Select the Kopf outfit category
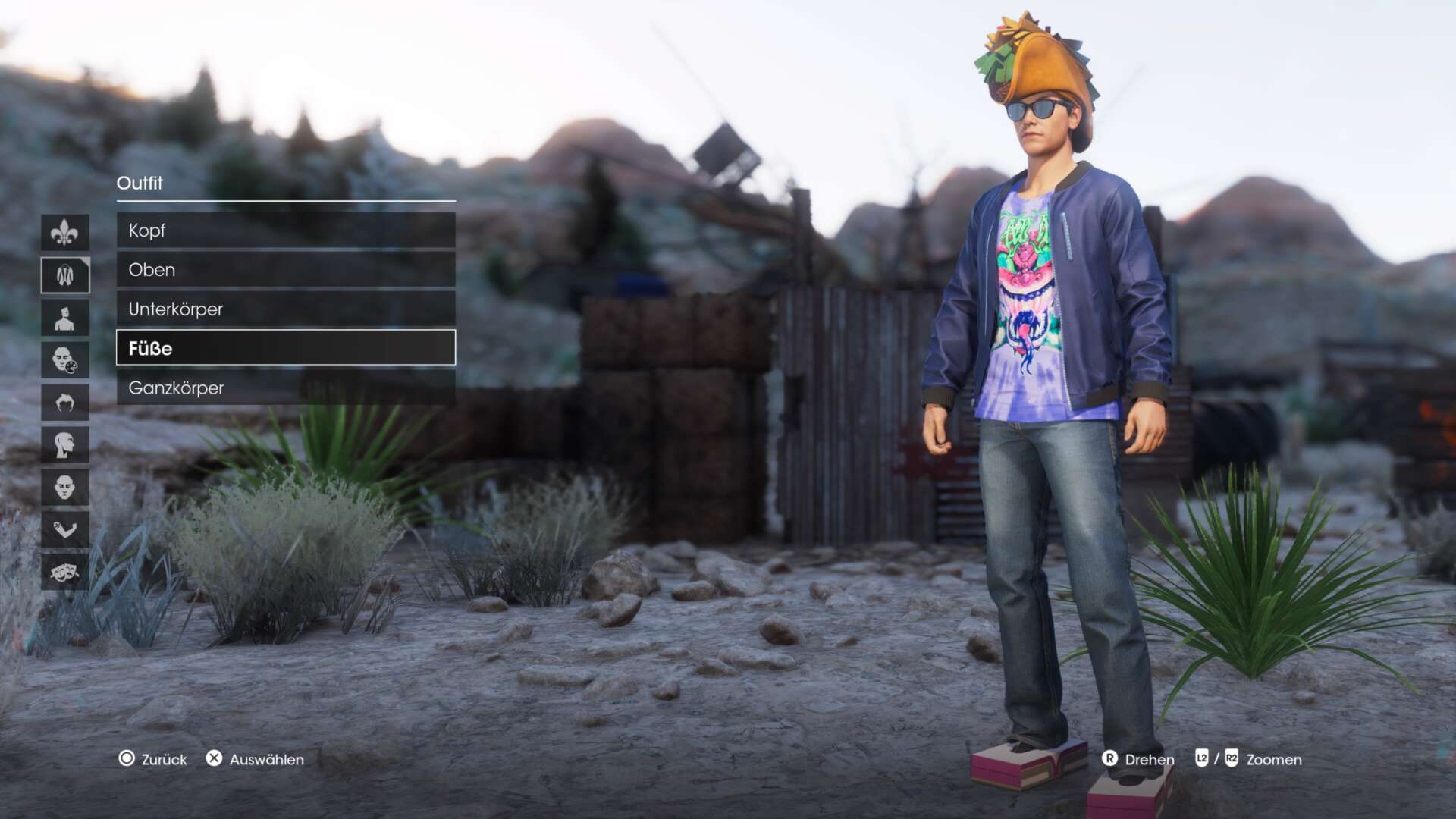This screenshot has width=1456, height=819. point(285,231)
